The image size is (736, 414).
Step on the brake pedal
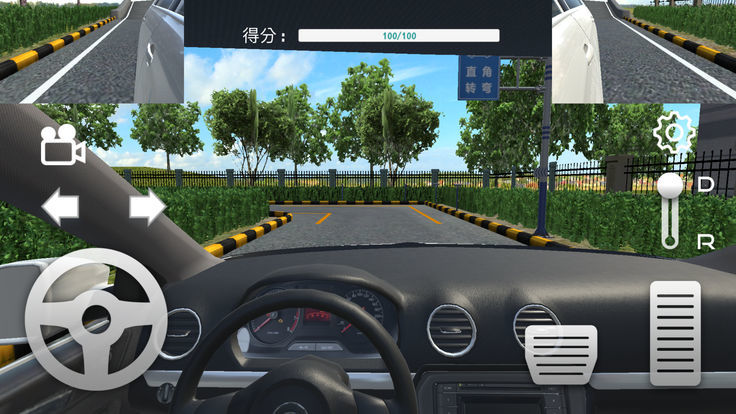[x=561, y=354]
